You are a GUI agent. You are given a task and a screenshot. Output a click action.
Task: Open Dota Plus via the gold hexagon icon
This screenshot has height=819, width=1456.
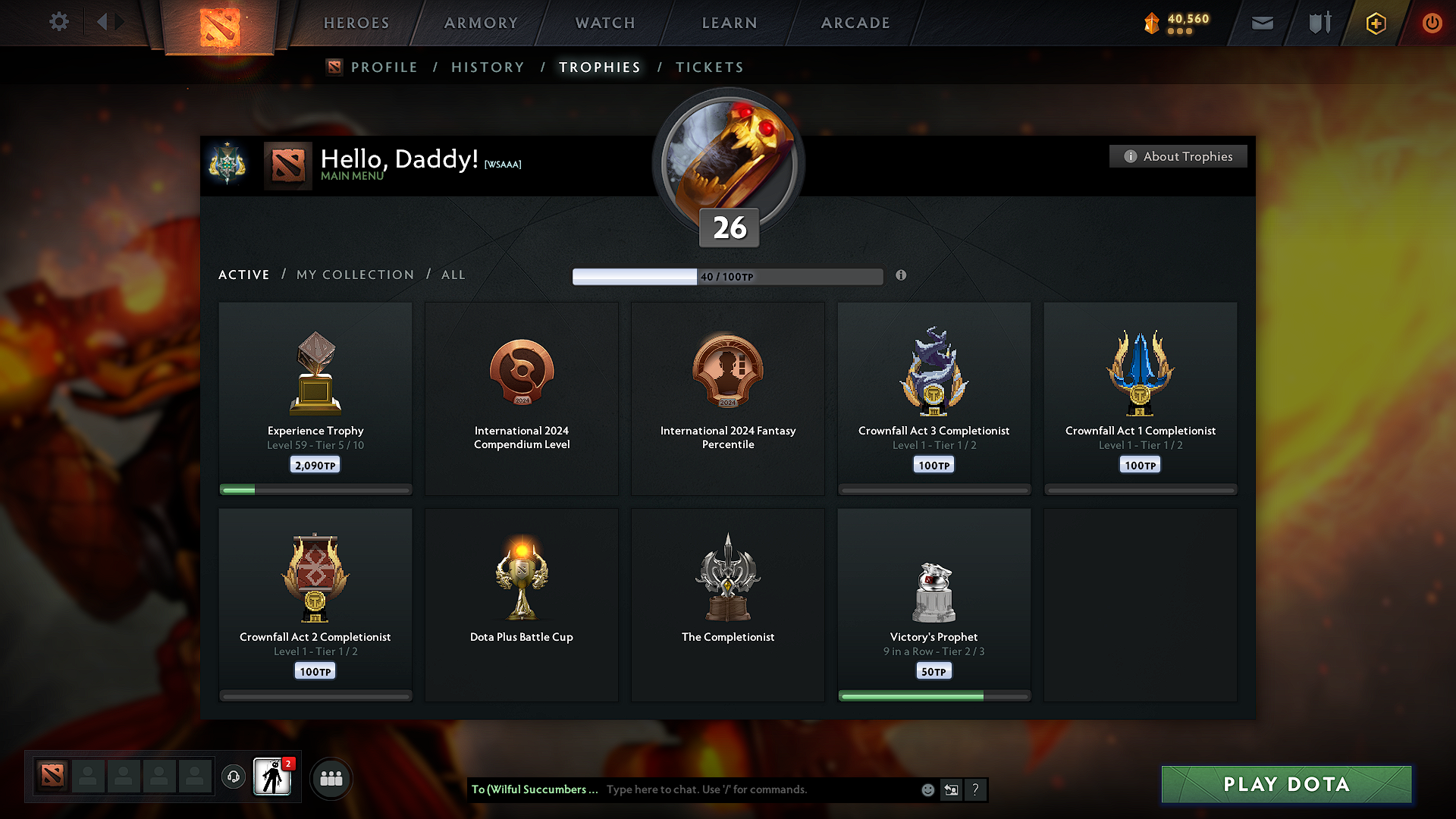coord(1375,23)
